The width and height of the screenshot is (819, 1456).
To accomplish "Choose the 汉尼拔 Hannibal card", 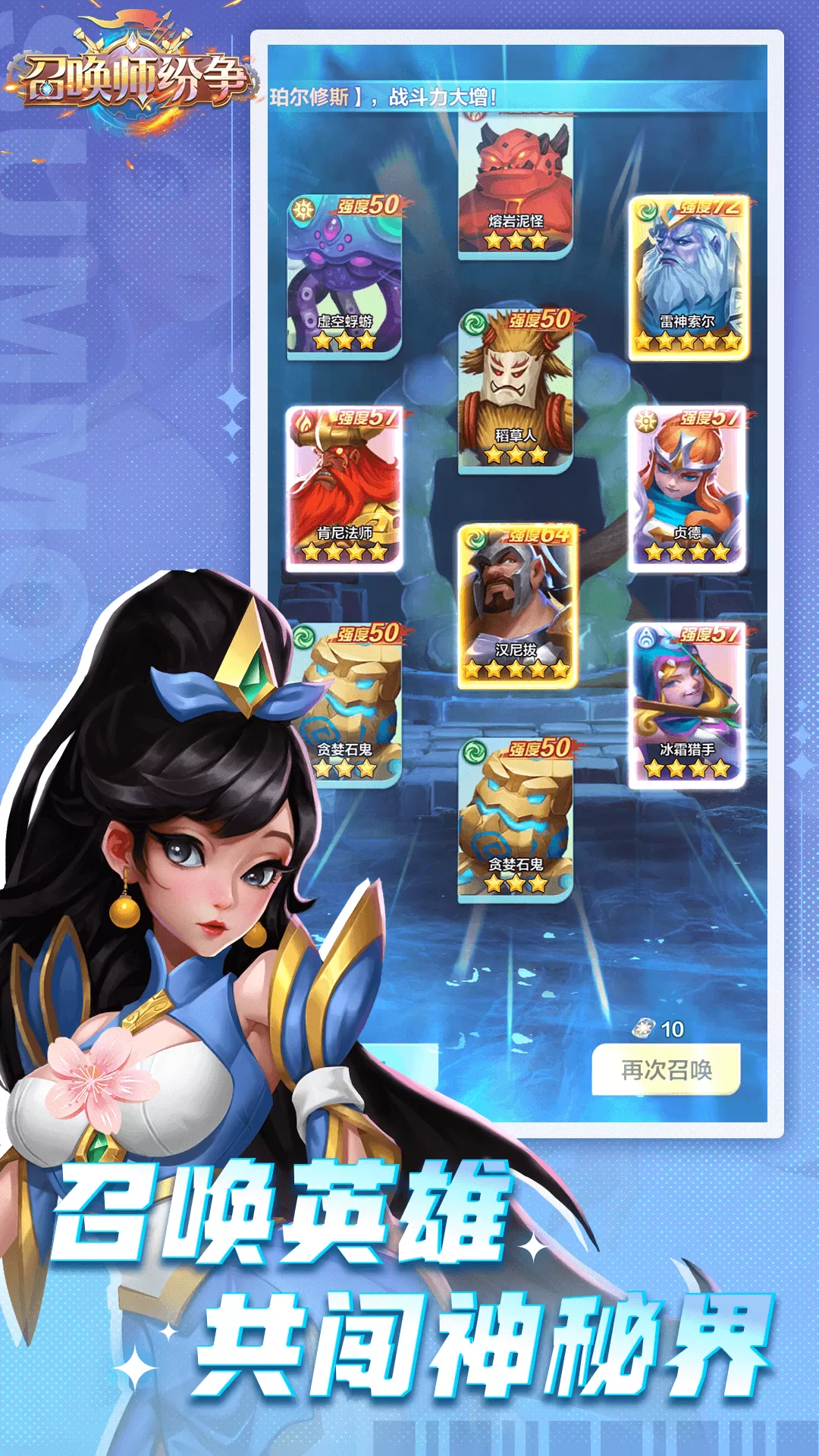I will tap(516, 607).
